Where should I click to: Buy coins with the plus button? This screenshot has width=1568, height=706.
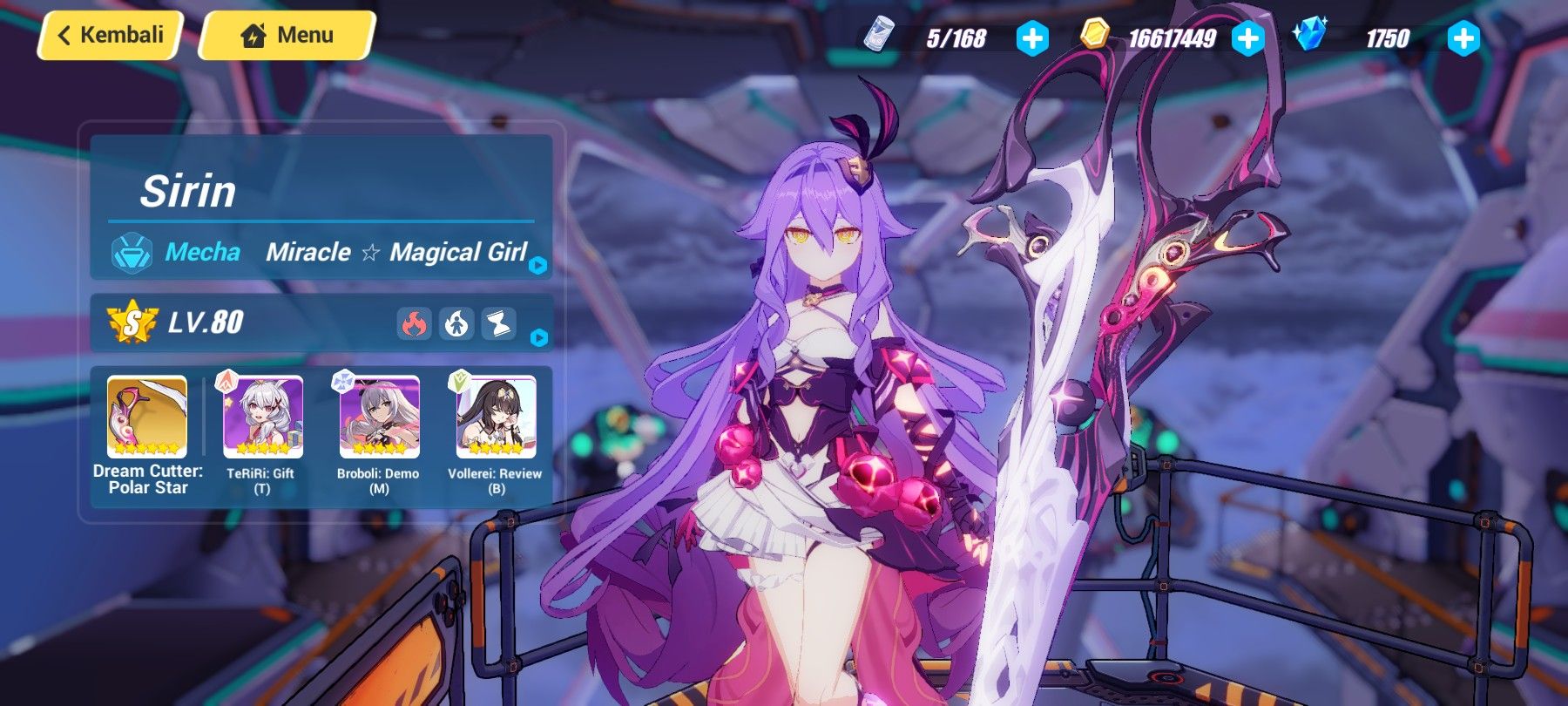click(x=1247, y=36)
